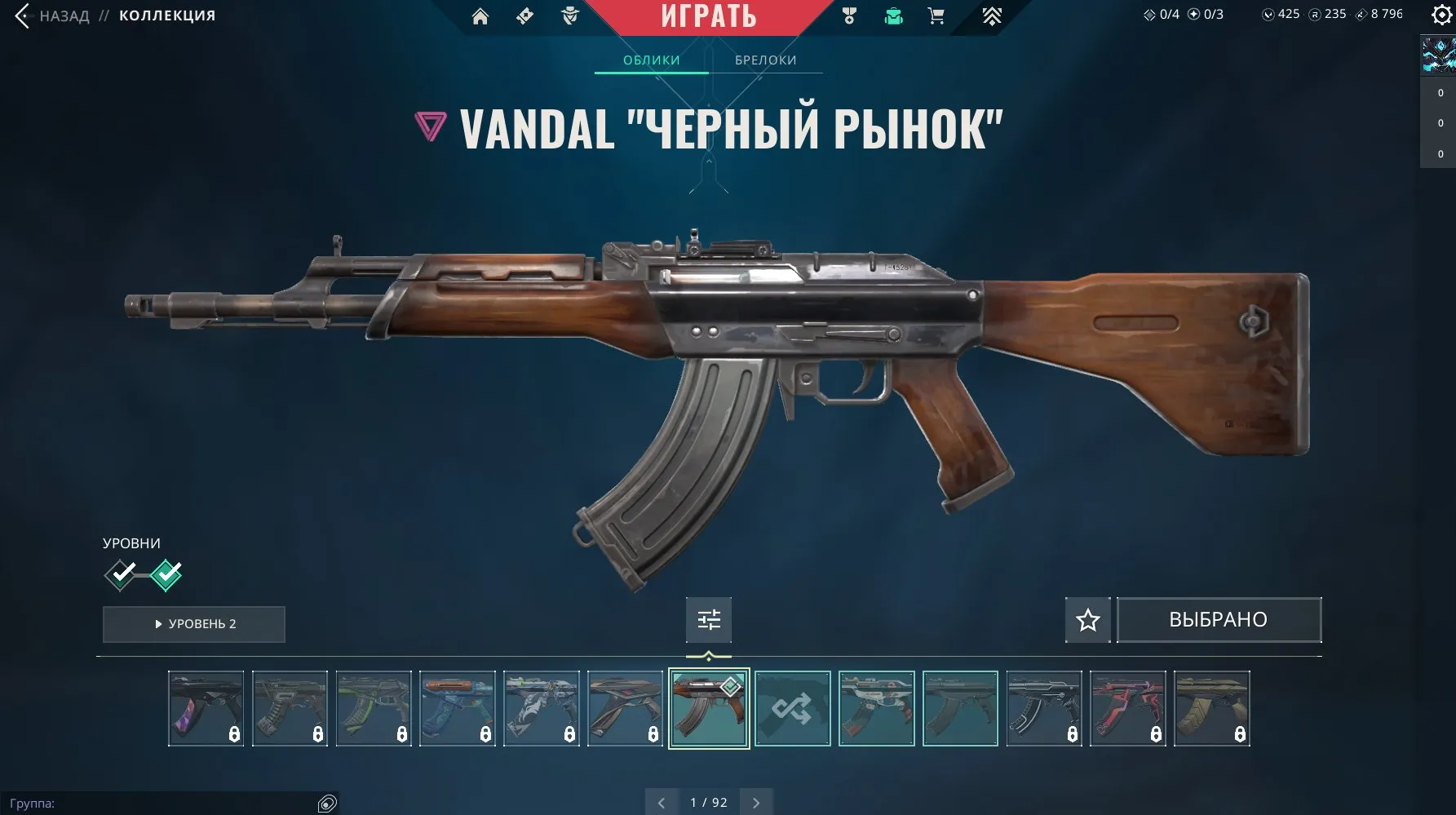The height and width of the screenshot is (815, 1456).
Task: Select the ОБЛИКИ tab
Action: [x=650, y=60]
